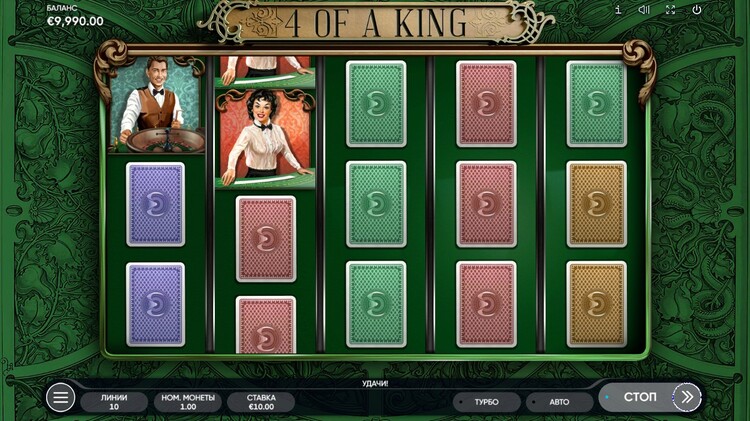Toggle ТУРБО mode
750x421 pixels.
pos(486,402)
